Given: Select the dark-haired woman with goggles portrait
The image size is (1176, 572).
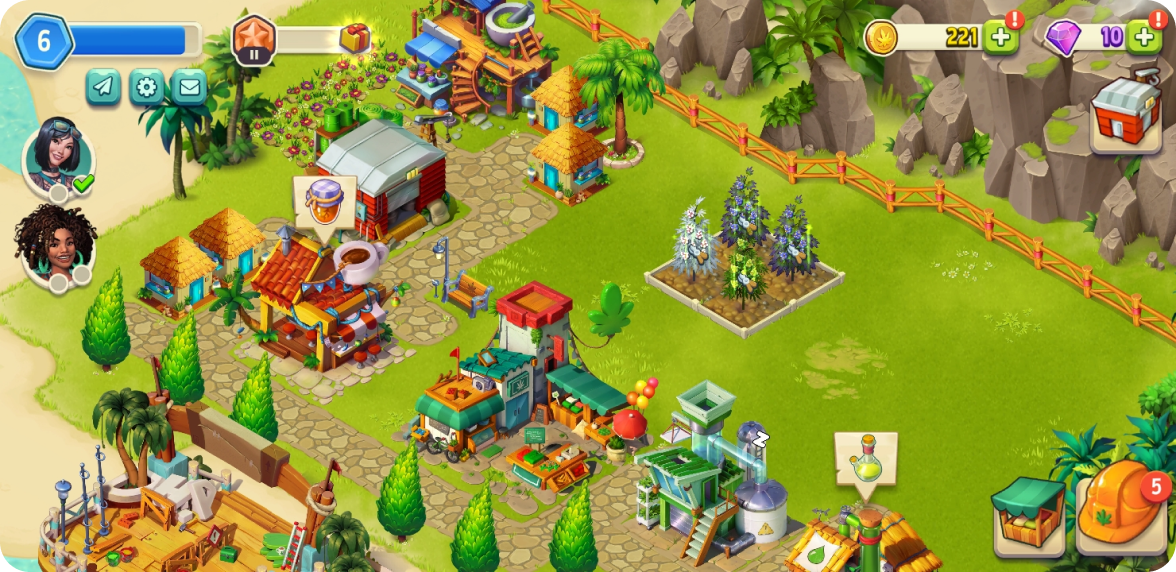Looking at the screenshot, I should (x=59, y=158).
